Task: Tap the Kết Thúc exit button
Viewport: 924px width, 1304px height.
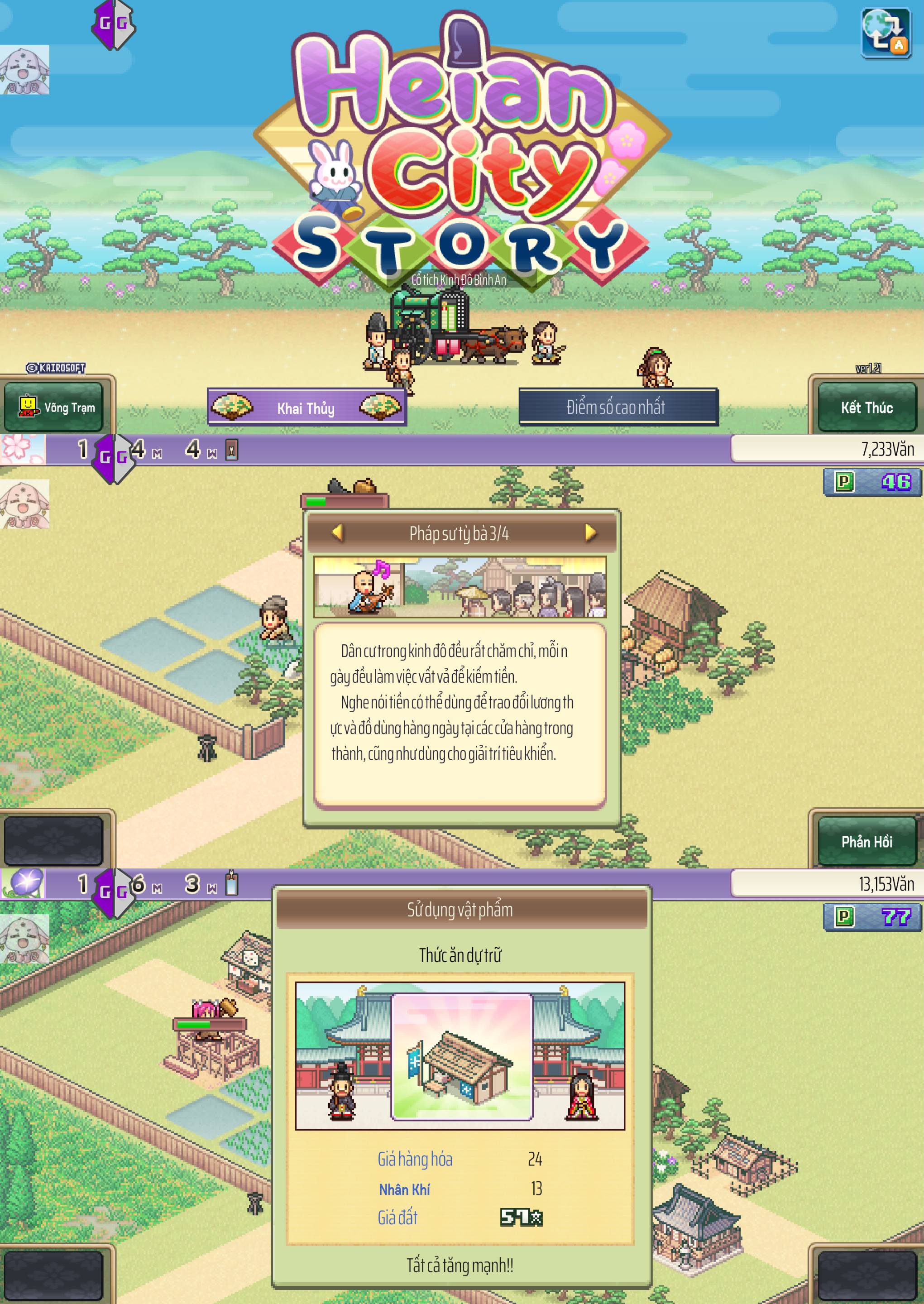Action: [866, 407]
